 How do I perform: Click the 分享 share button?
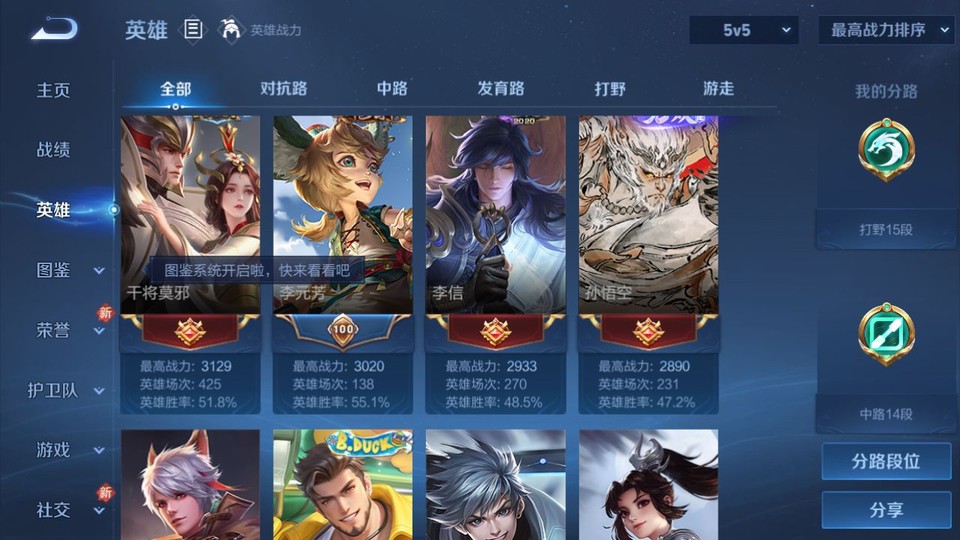(x=886, y=510)
